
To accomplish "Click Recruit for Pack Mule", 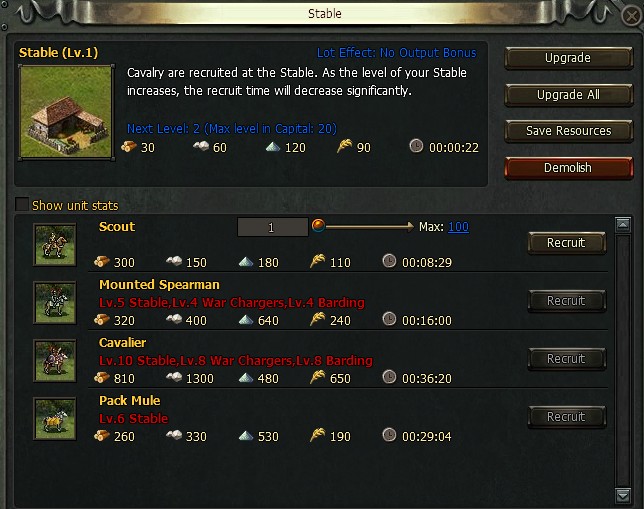I will click(566, 417).
